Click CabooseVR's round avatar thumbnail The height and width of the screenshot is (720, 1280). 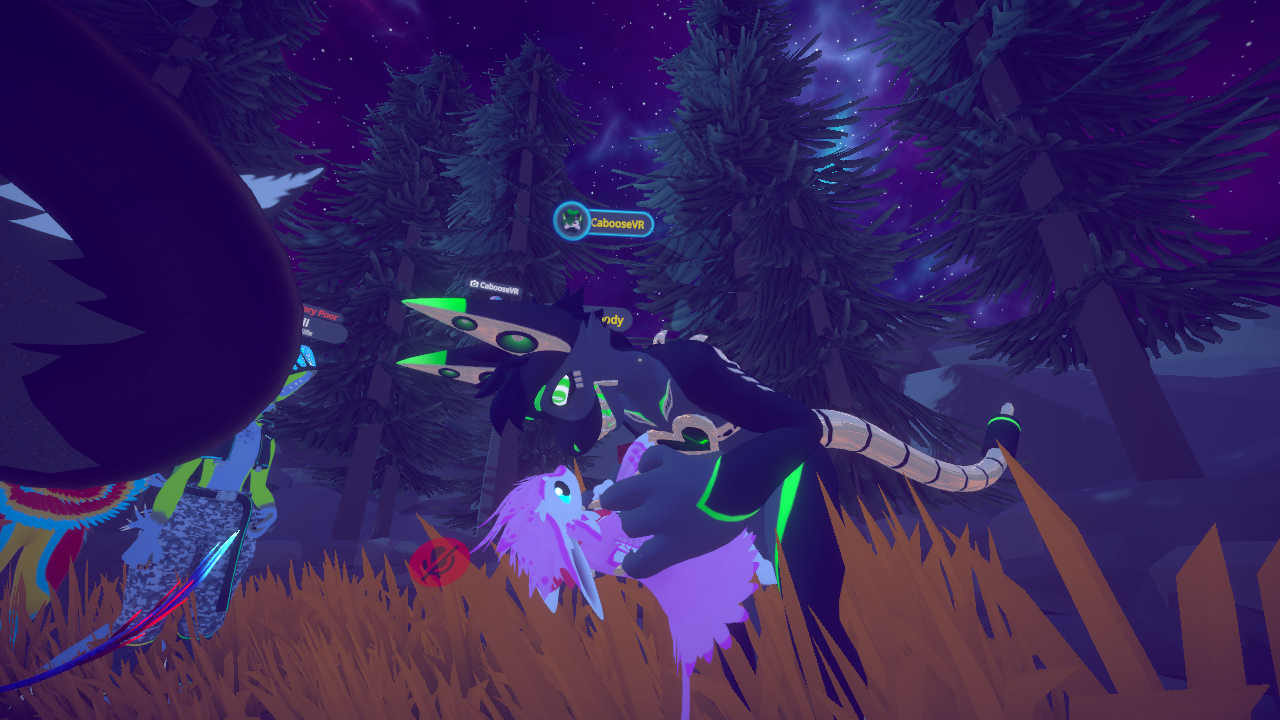pos(572,222)
